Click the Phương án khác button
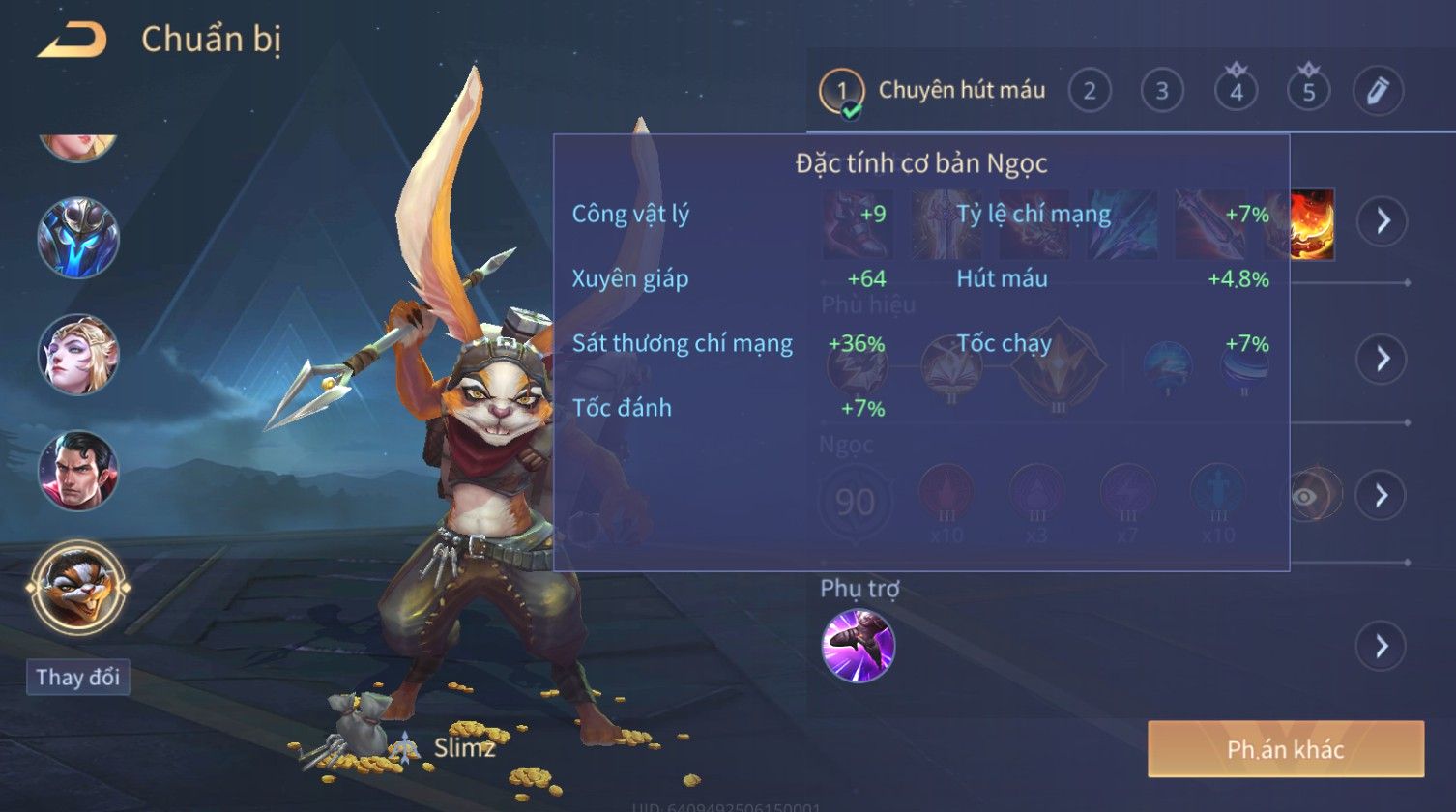Screen dimensions: 1456x812 [x=1285, y=749]
